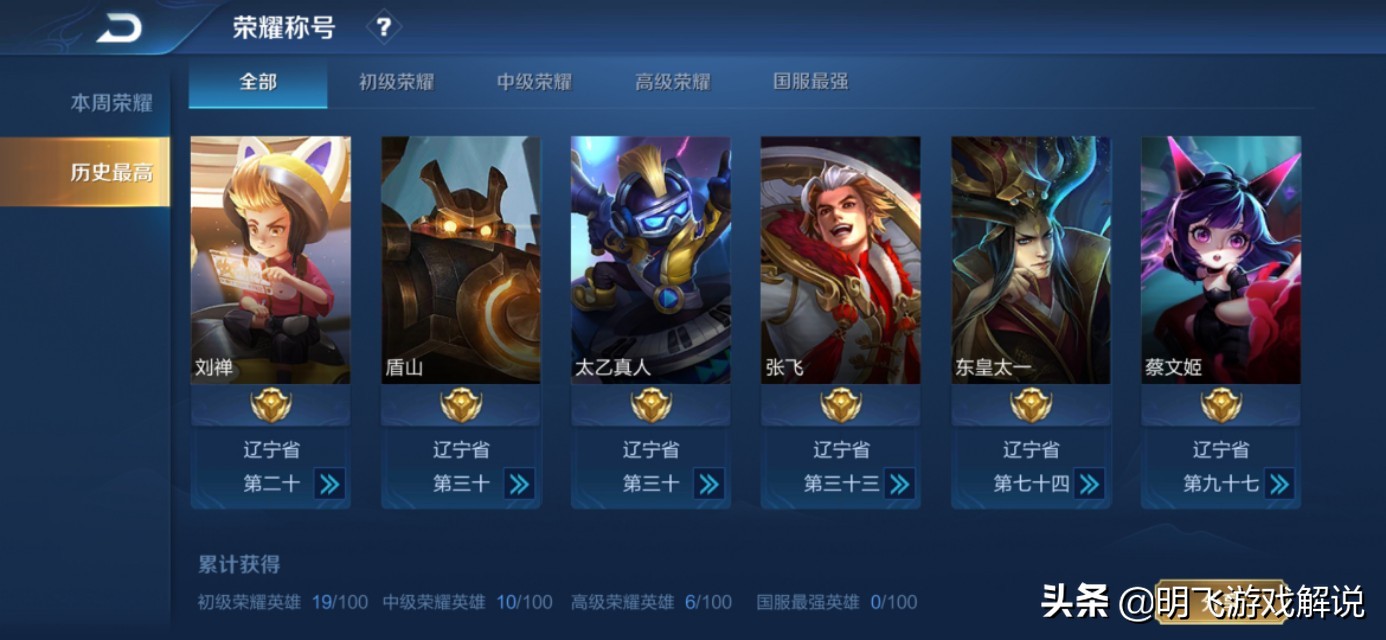Image resolution: width=1386 pixels, height=640 pixels.
Task: View the 东皇太一 hero card
Action: tap(1030, 260)
